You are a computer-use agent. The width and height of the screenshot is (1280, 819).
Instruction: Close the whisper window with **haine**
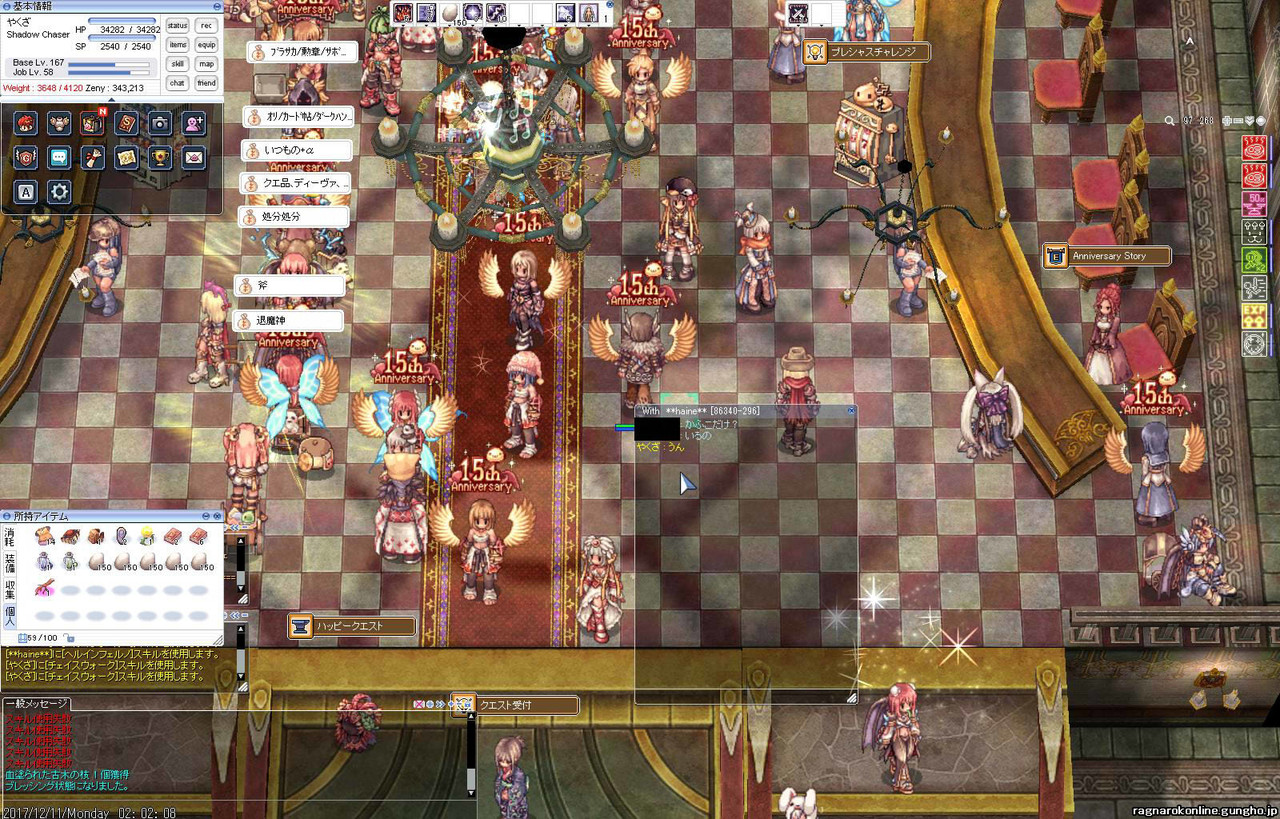(851, 411)
